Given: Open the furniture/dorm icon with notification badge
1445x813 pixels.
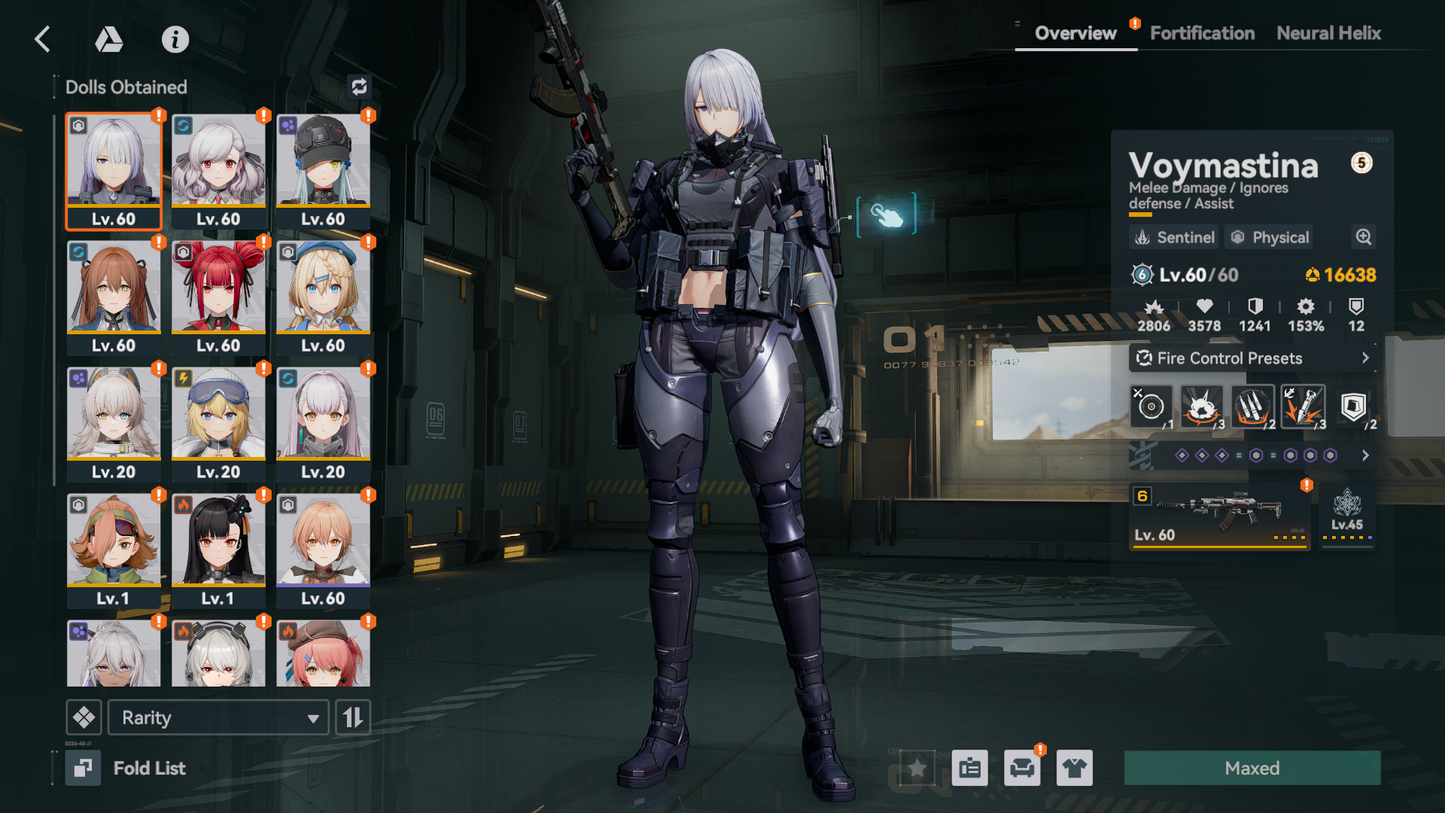Looking at the screenshot, I should pos(1021,768).
